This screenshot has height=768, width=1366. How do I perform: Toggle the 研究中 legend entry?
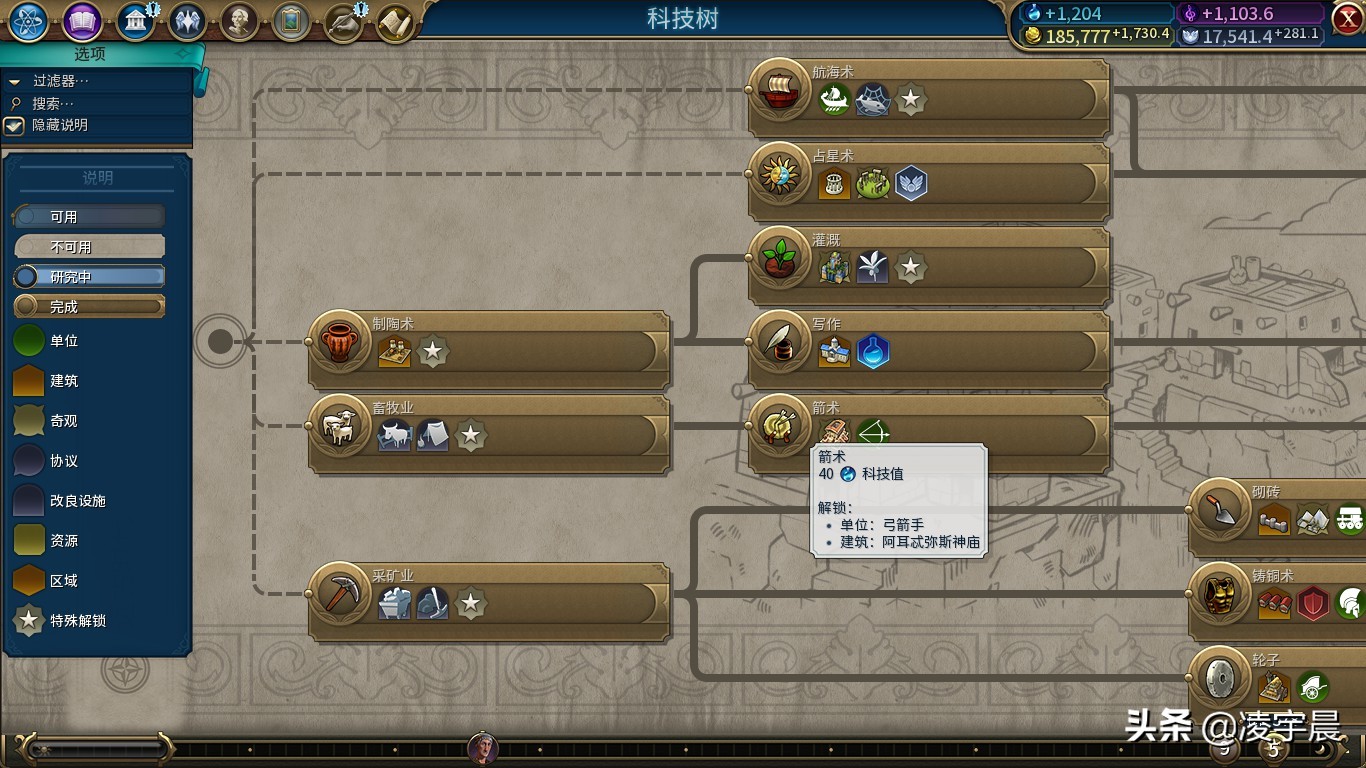tap(89, 276)
